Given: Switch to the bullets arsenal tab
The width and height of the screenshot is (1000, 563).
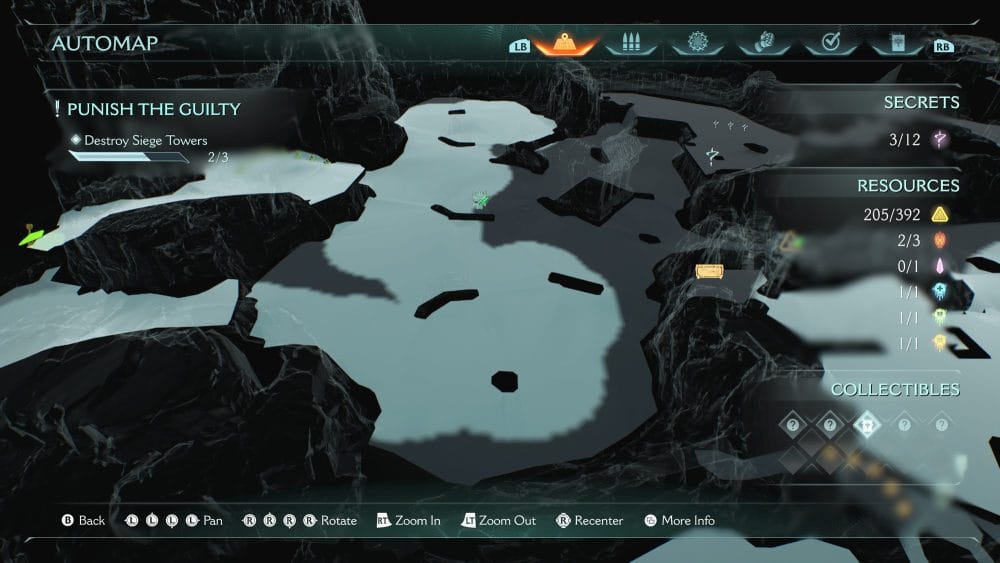Looking at the screenshot, I should coord(630,44).
